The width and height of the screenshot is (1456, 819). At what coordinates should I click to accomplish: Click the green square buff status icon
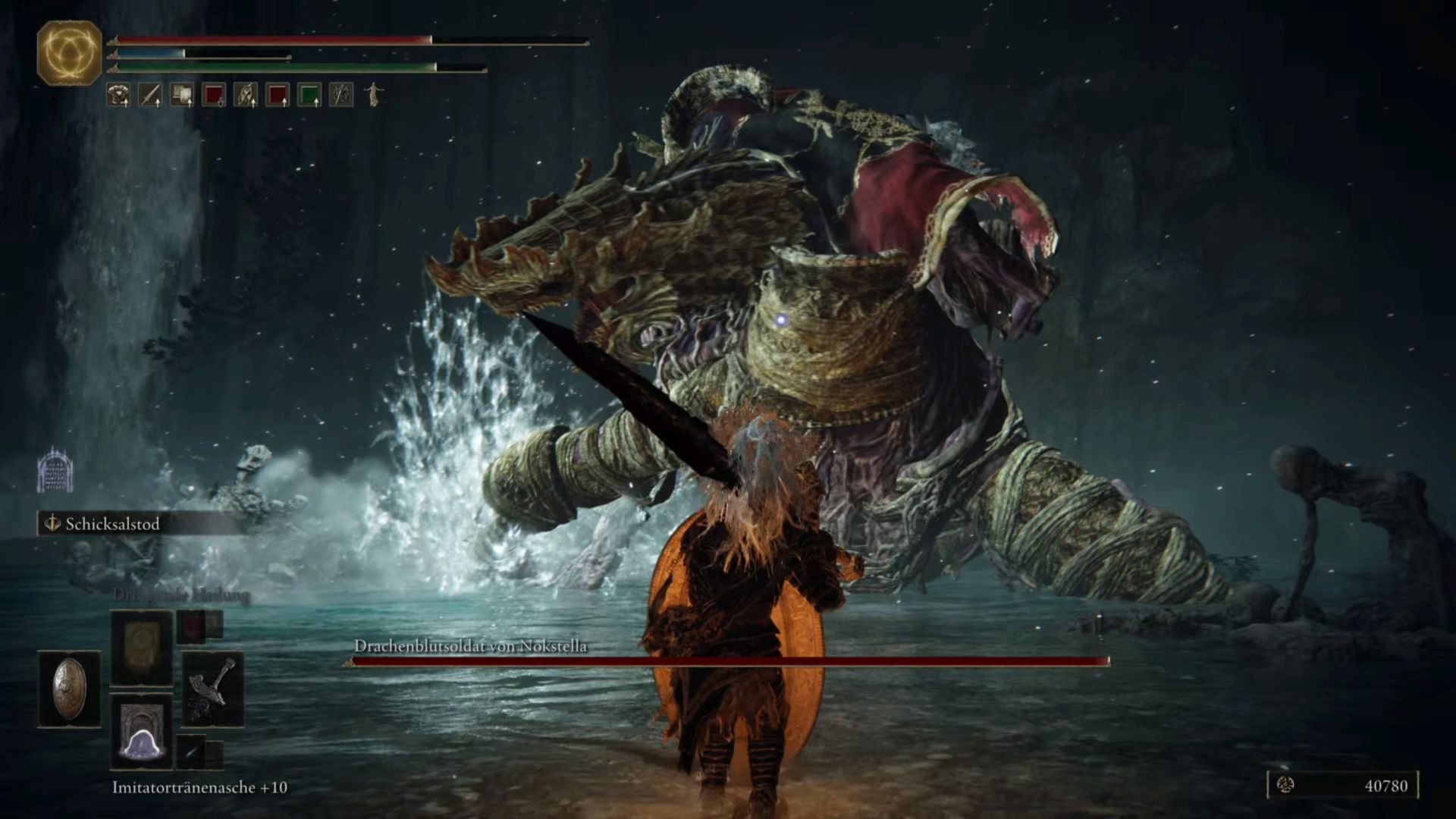[309, 95]
